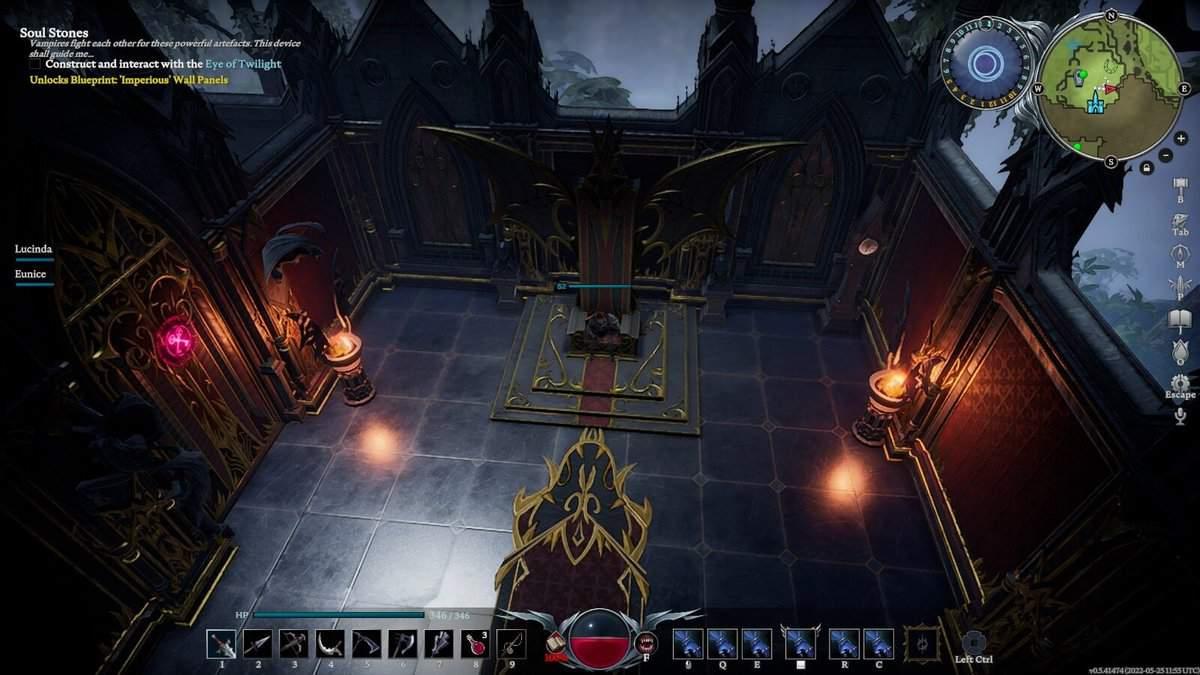Screen dimensions: 1200x675
Task: Select the curved blade in hotbar slot 4
Action: [330, 644]
